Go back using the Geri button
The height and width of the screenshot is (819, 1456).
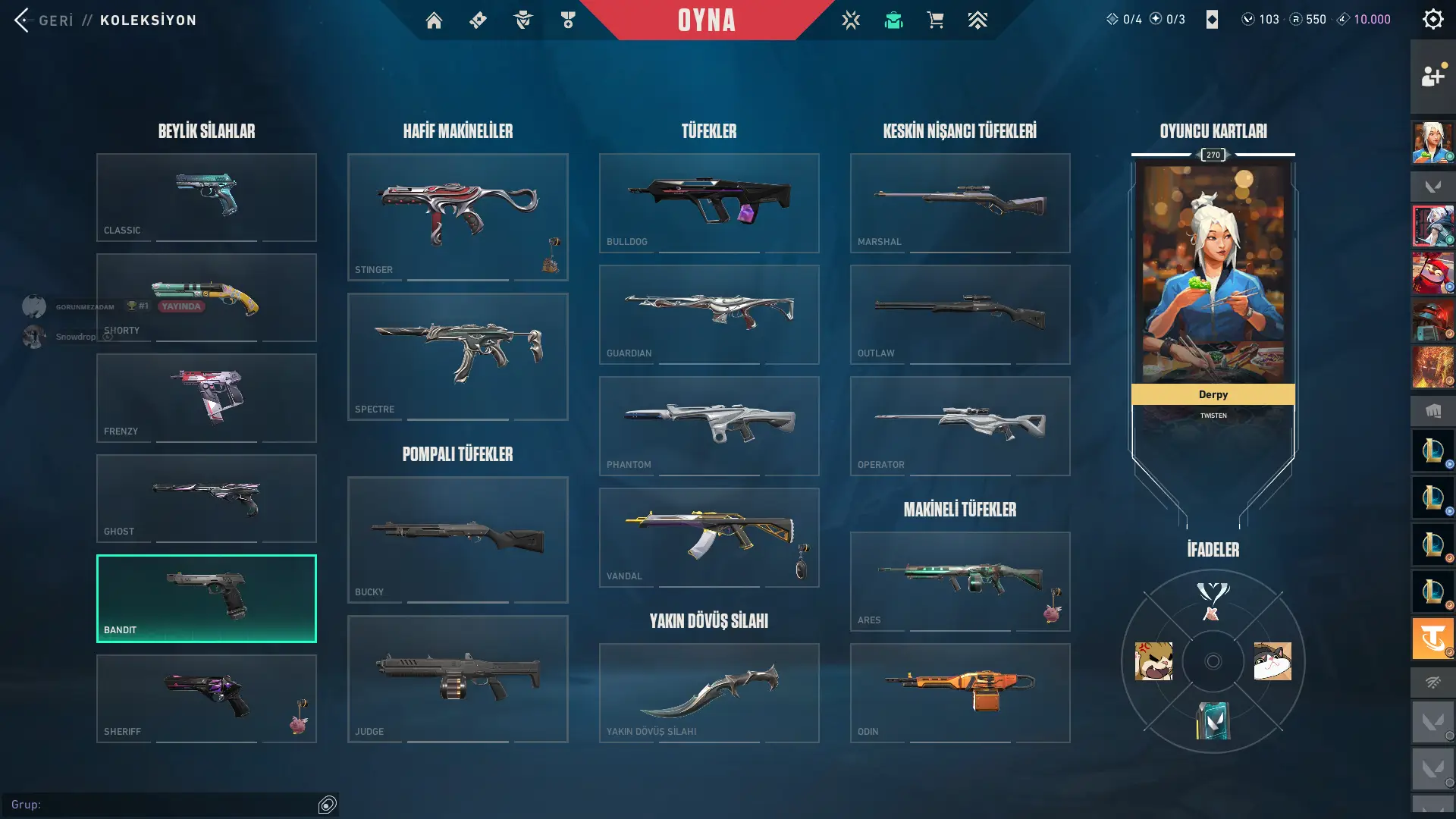tap(44, 20)
